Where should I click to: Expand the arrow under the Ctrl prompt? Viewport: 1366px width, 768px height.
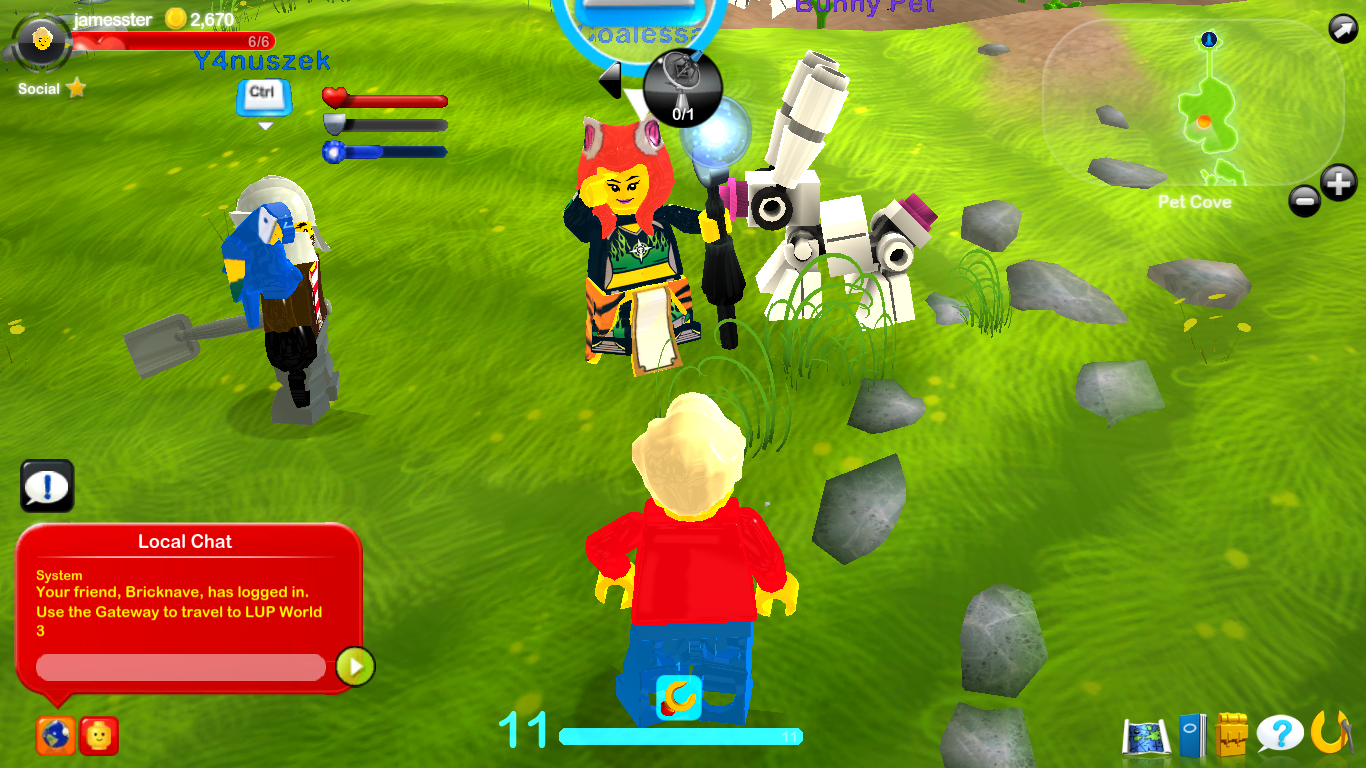[x=263, y=125]
